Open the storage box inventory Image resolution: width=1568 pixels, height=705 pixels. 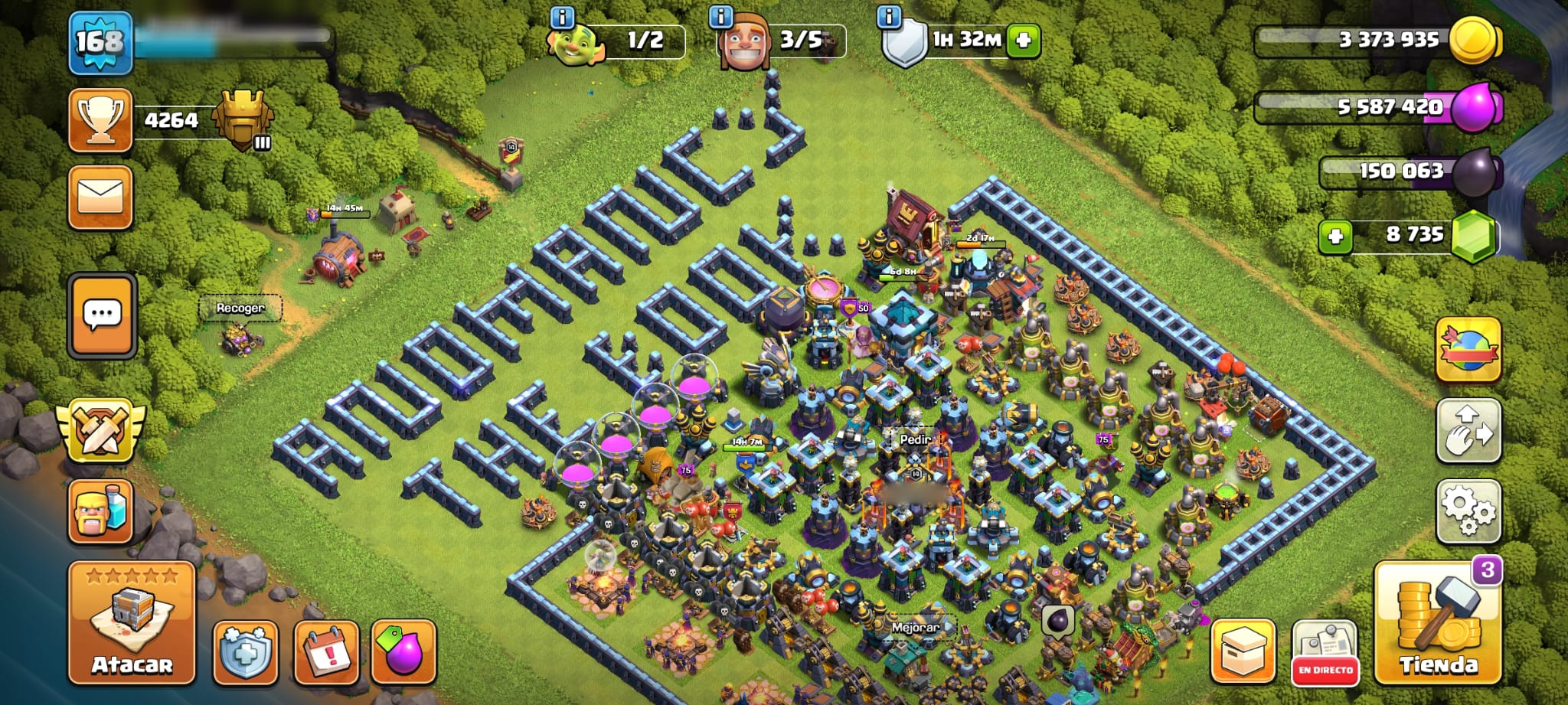point(1243,652)
